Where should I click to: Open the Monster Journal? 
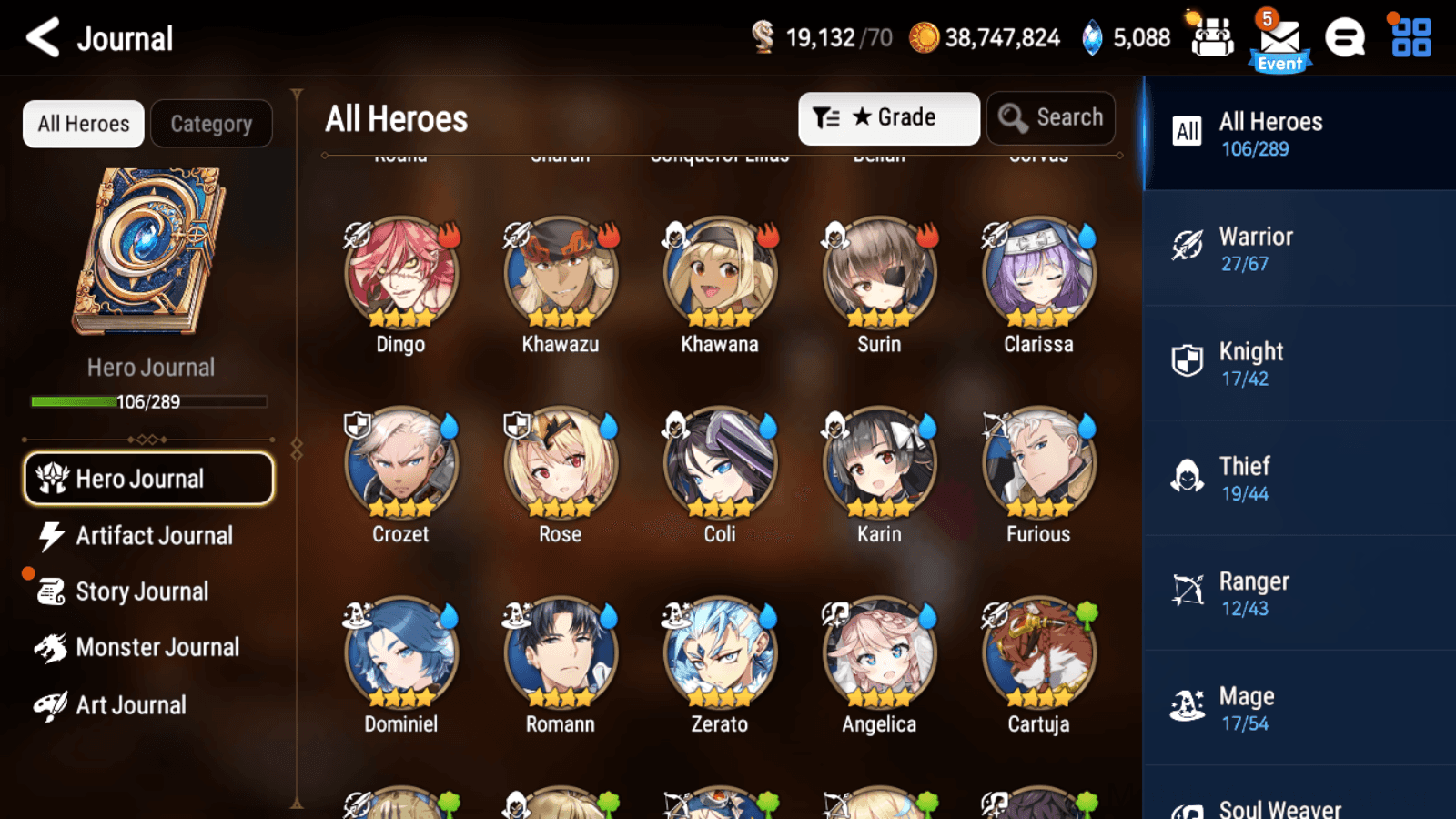[x=157, y=647]
